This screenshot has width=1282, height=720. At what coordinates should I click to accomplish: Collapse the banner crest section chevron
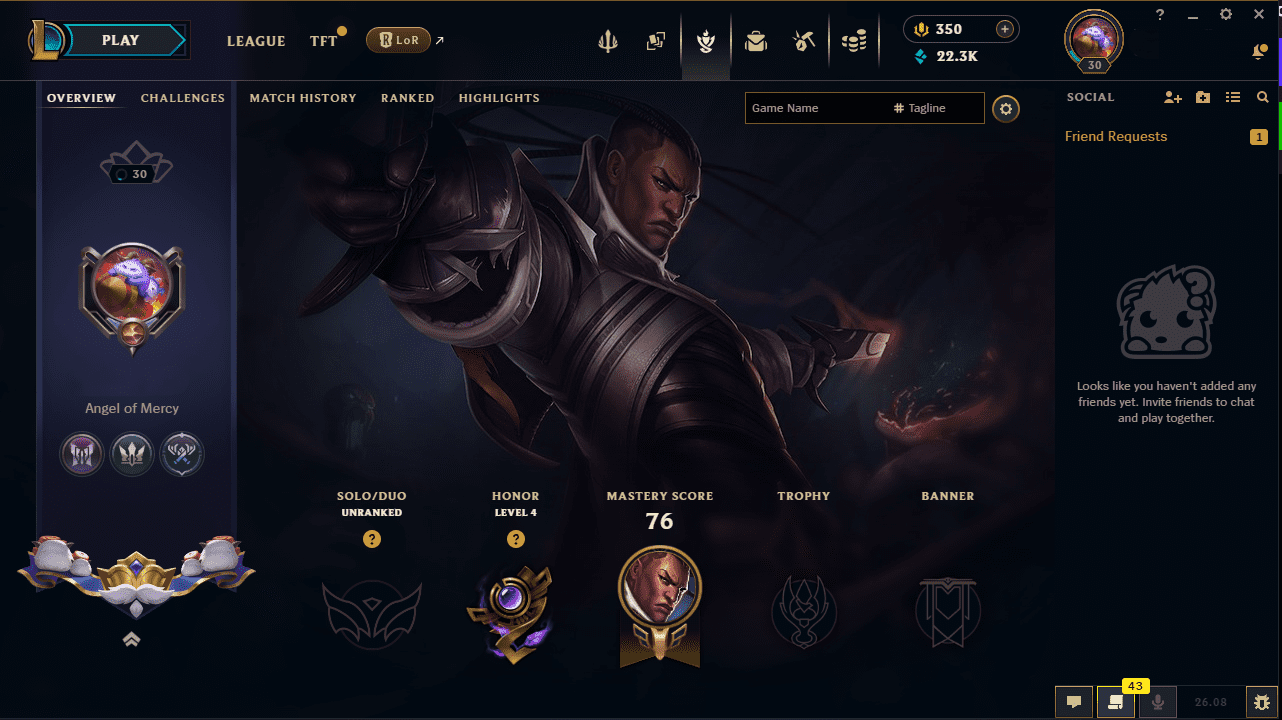tap(131, 639)
